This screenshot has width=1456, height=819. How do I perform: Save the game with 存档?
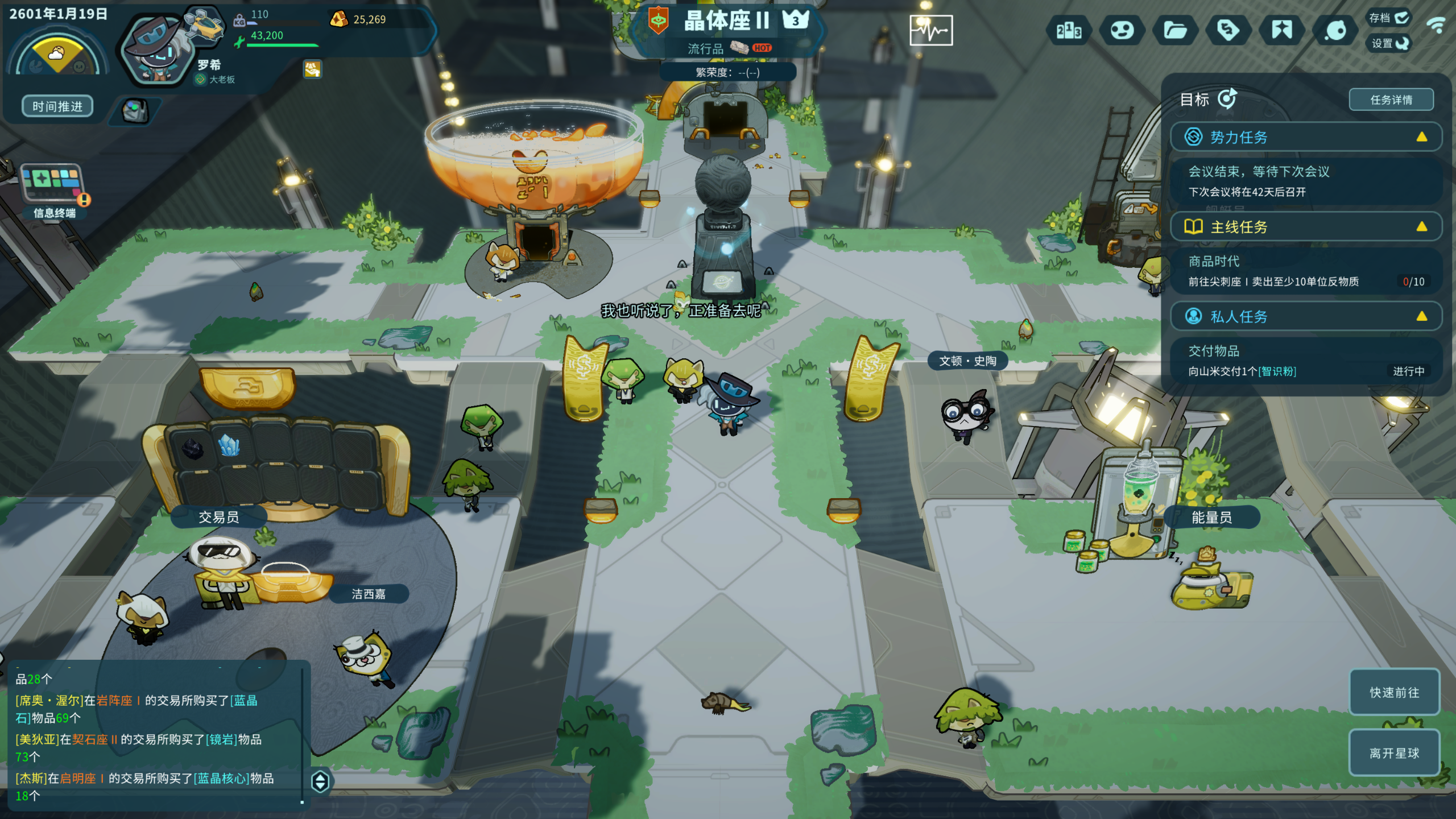(1388, 18)
